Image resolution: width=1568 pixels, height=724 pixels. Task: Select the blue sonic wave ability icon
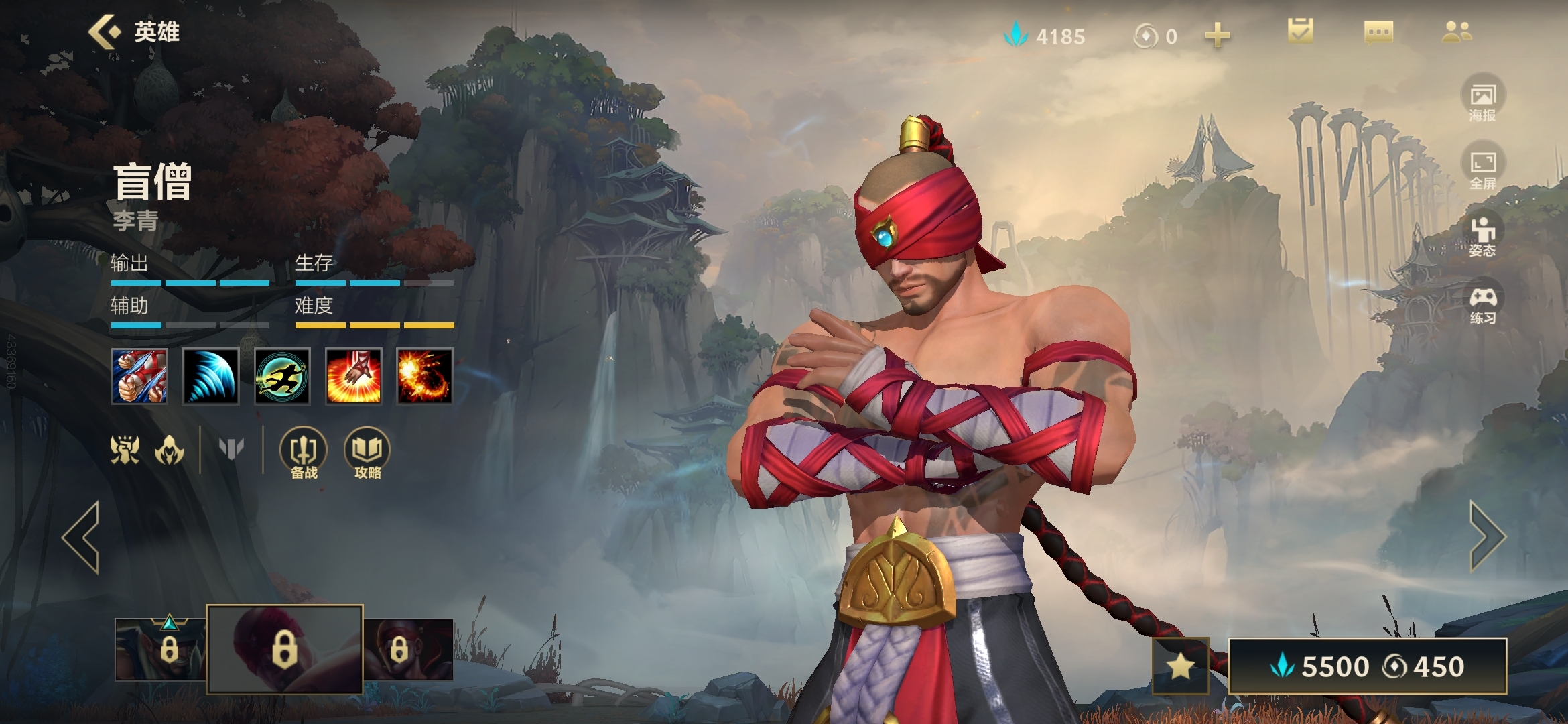pos(210,376)
